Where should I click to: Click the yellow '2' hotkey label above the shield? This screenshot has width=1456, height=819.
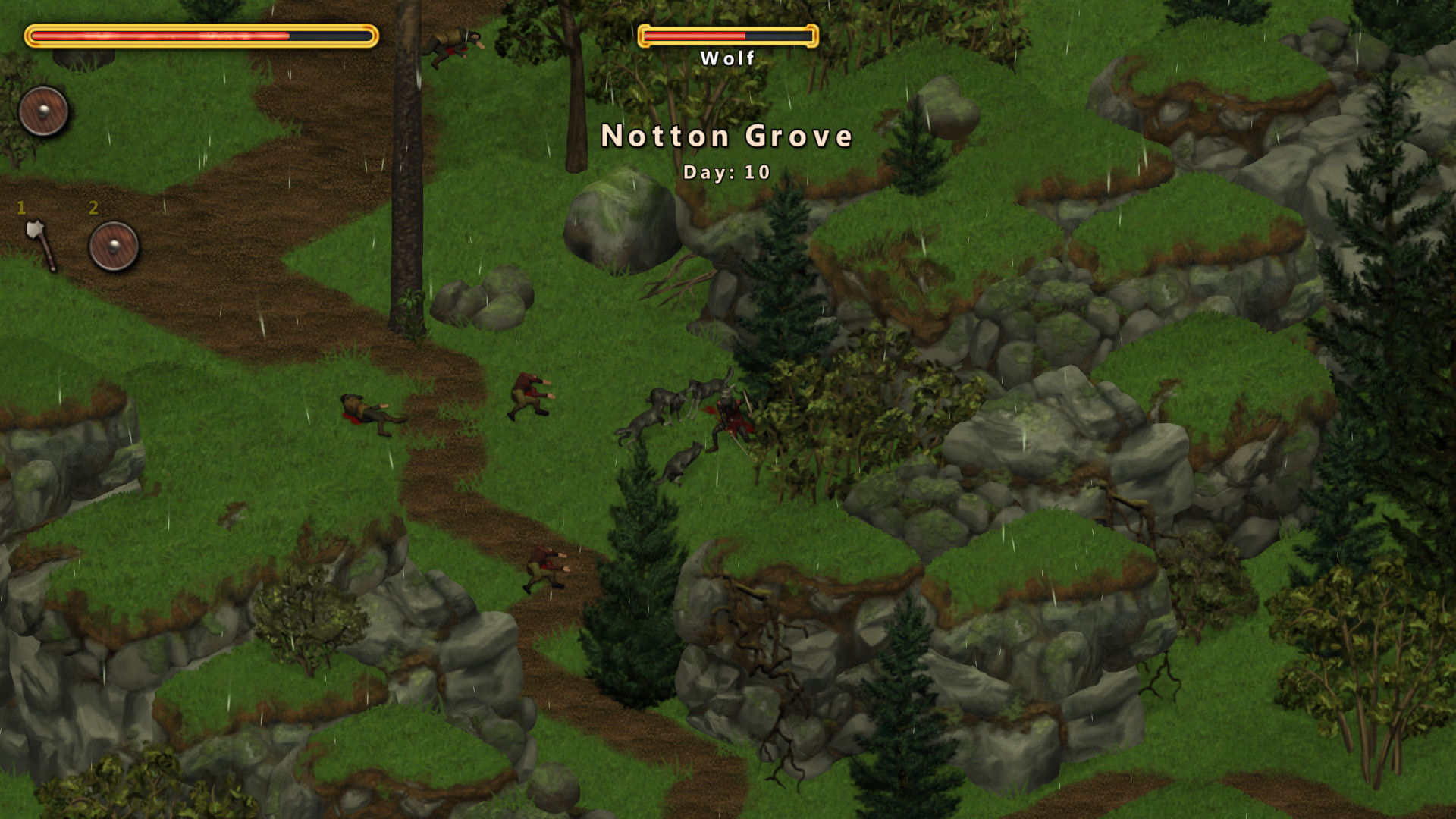94,209
